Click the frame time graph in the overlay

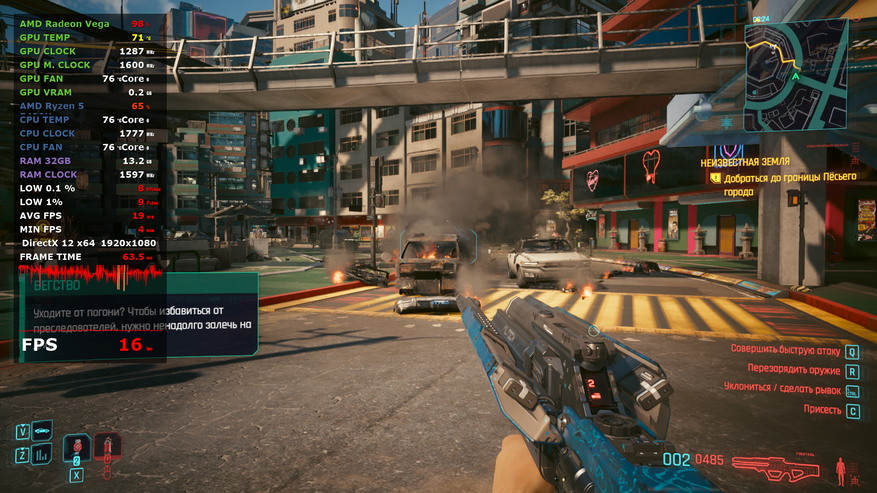click(90, 273)
